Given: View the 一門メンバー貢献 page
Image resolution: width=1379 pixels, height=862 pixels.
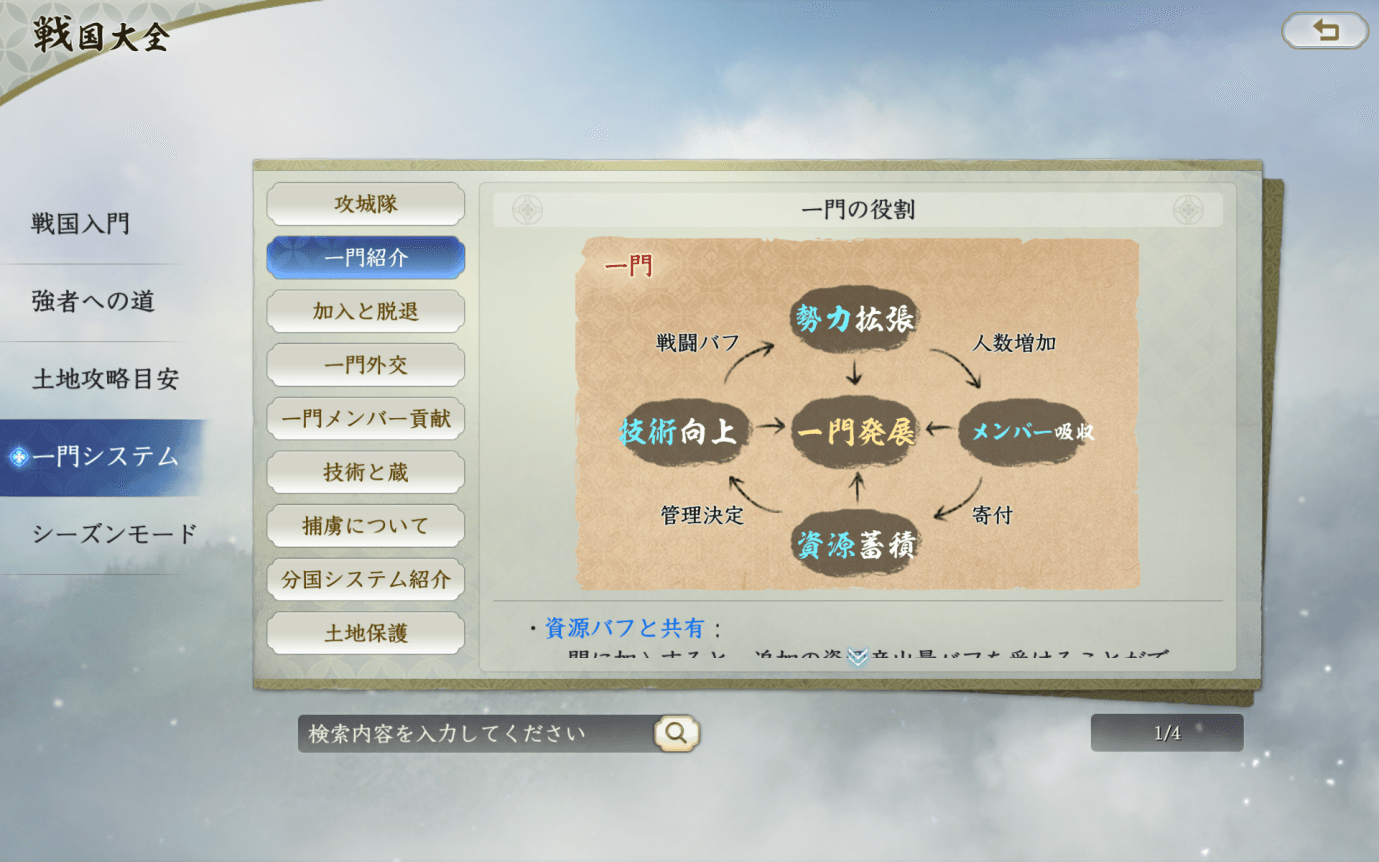Looking at the screenshot, I should coord(365,418).
